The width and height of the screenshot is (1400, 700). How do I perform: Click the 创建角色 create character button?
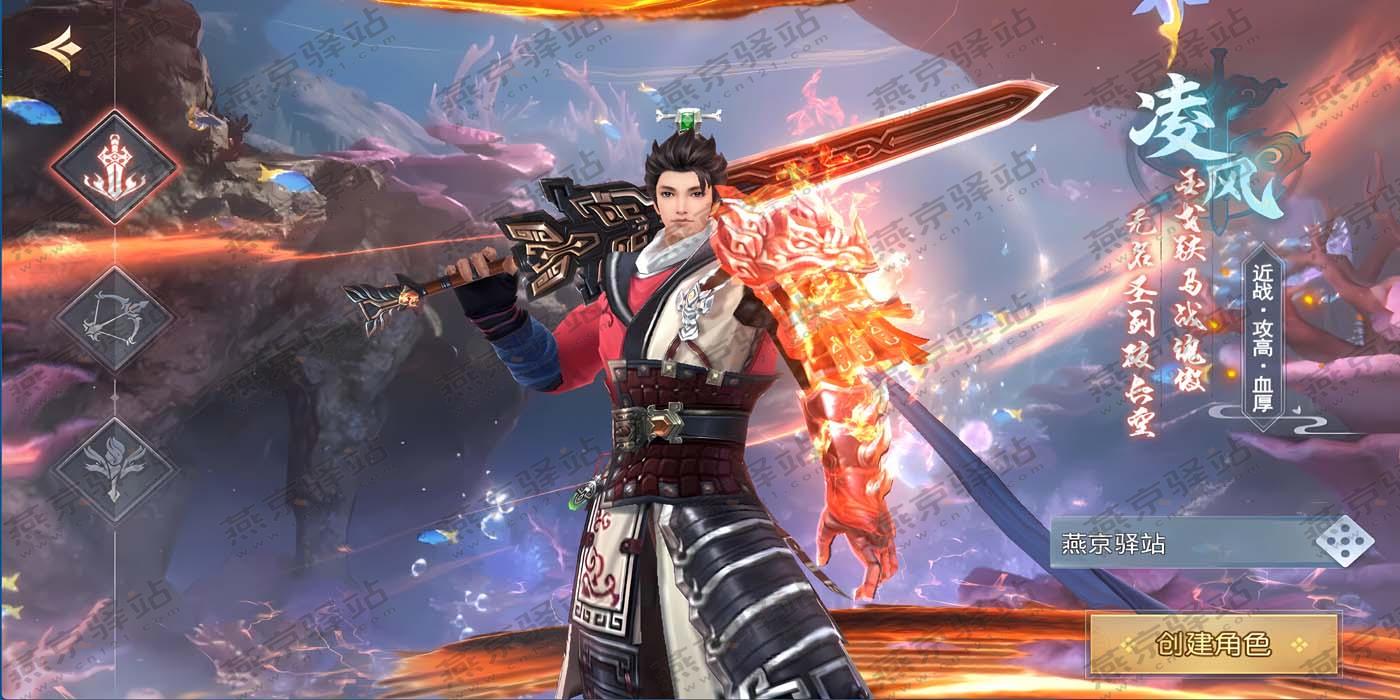pyautogui.click(x=1213, y=644)
